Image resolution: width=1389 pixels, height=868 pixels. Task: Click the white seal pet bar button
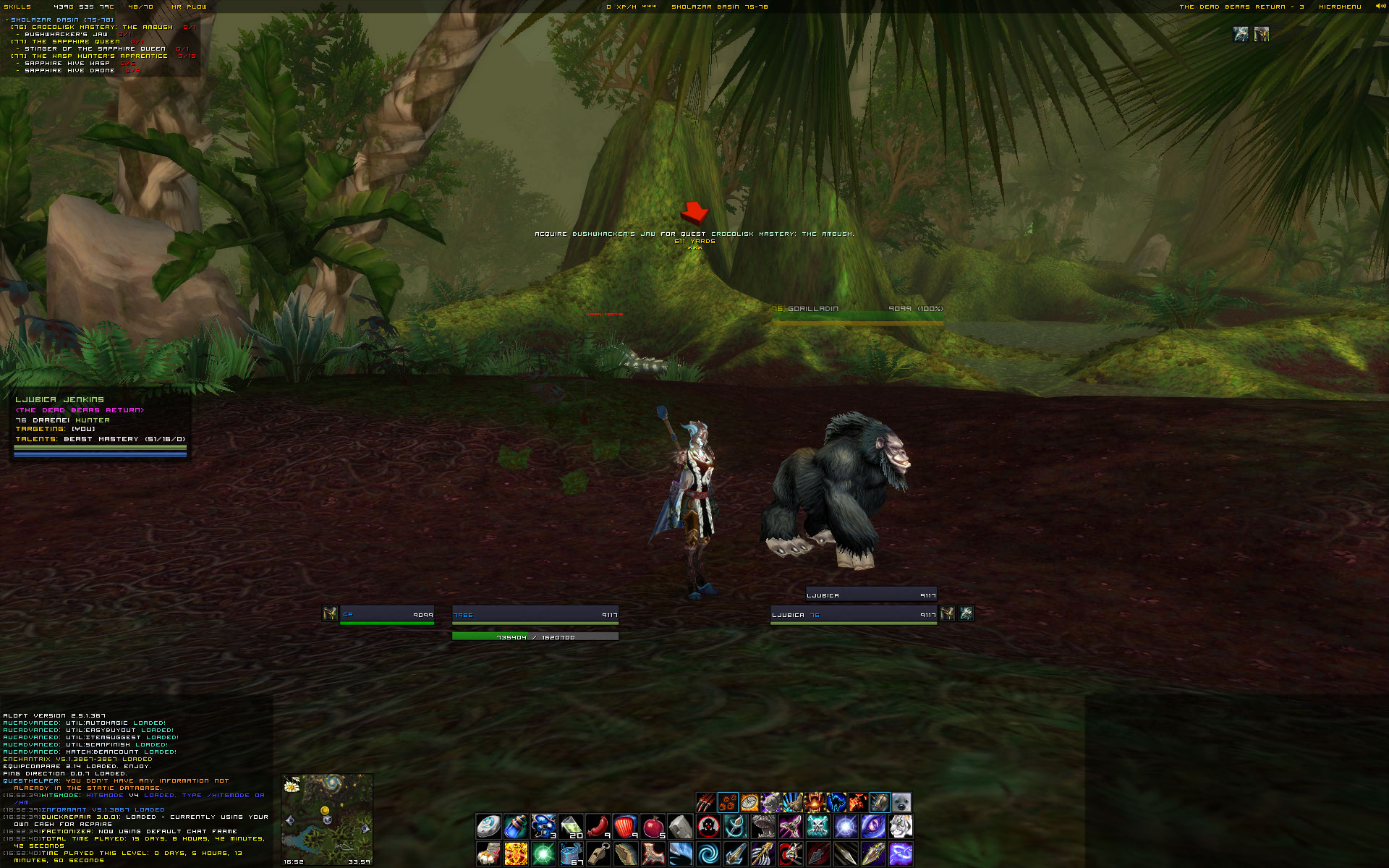(x=901, y=802)
